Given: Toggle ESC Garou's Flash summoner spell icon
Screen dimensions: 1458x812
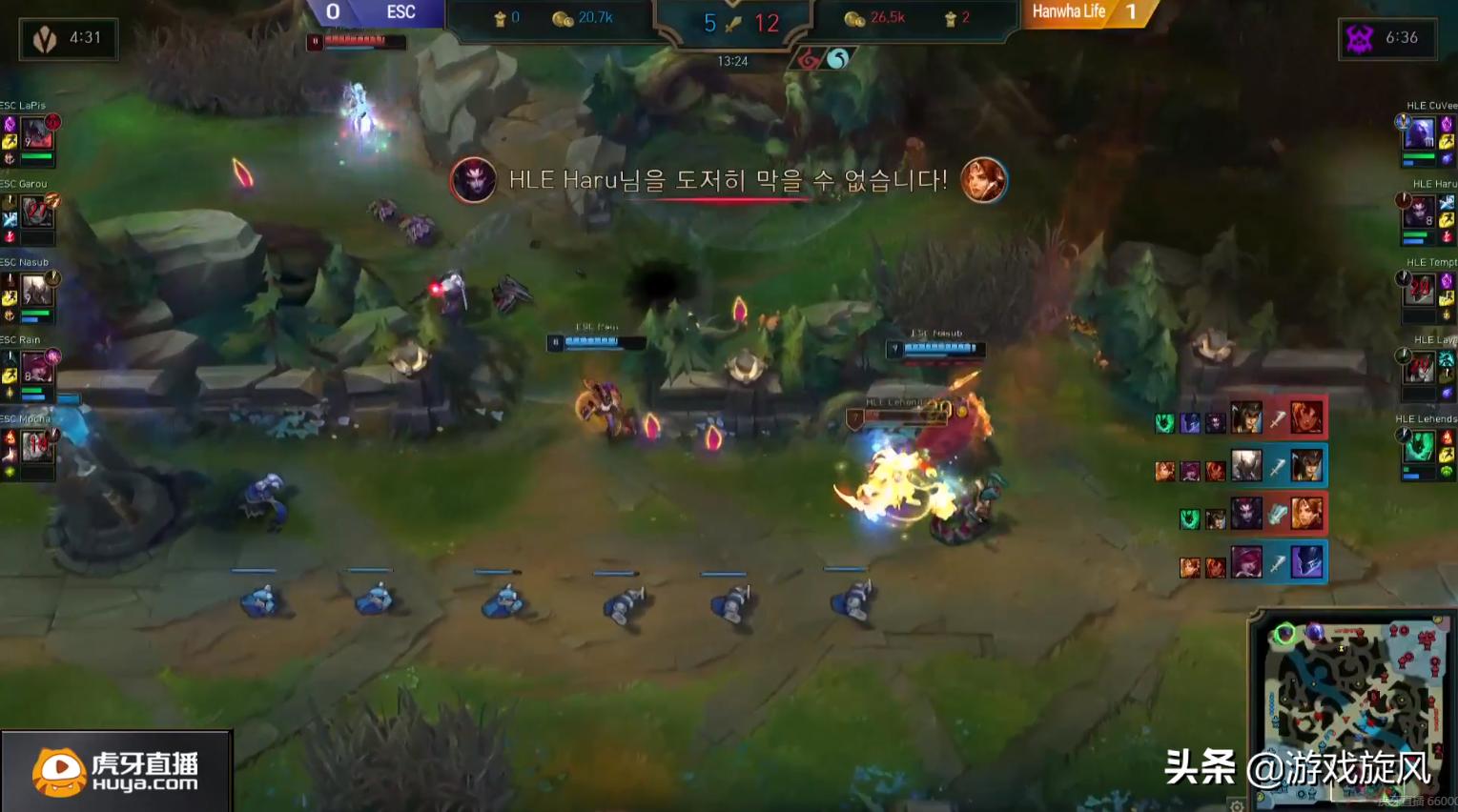Looking at the screenshot, I should [x=11, y=218].
